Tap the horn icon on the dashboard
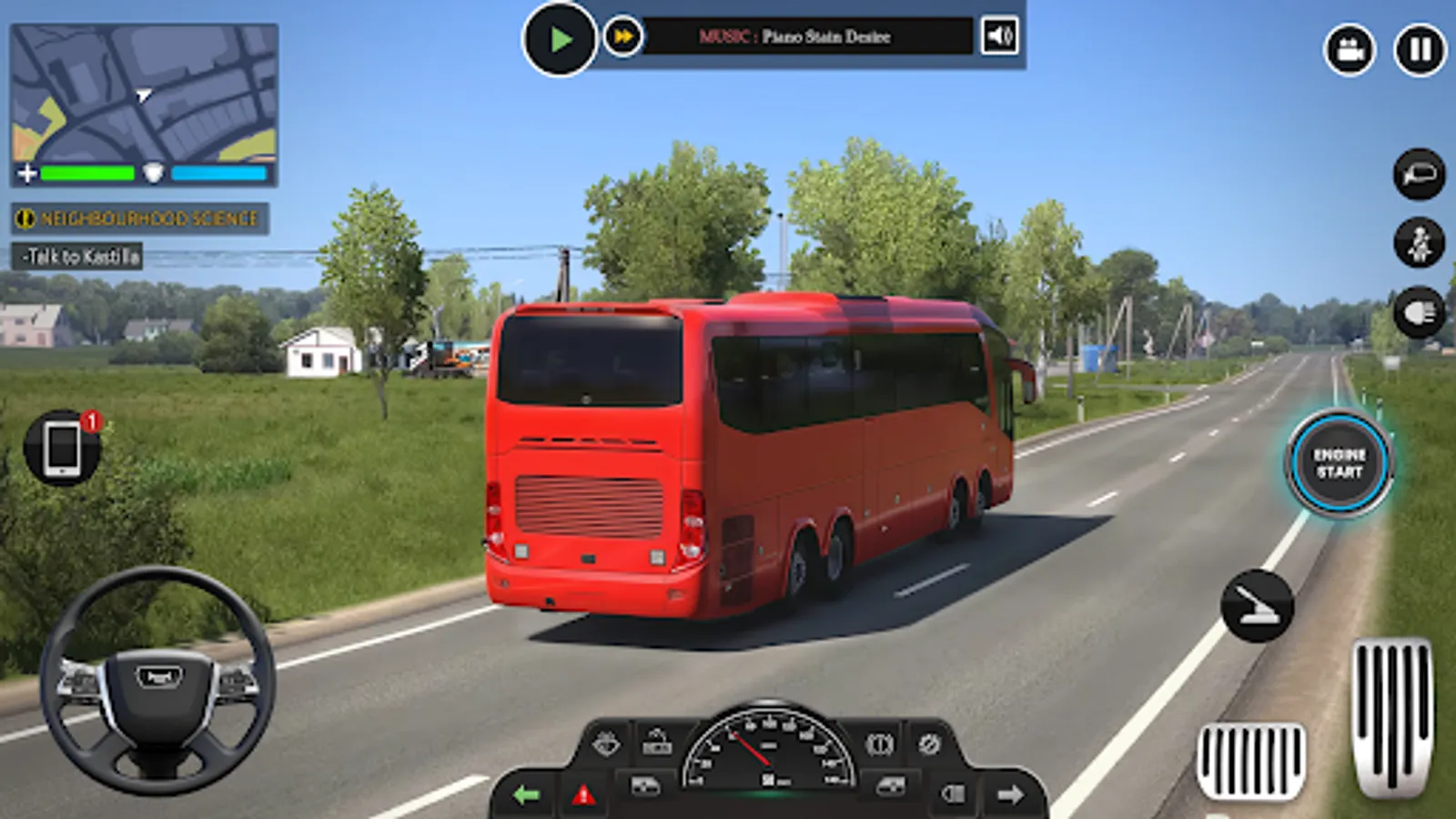1456x819 pixels. point(657,740)
